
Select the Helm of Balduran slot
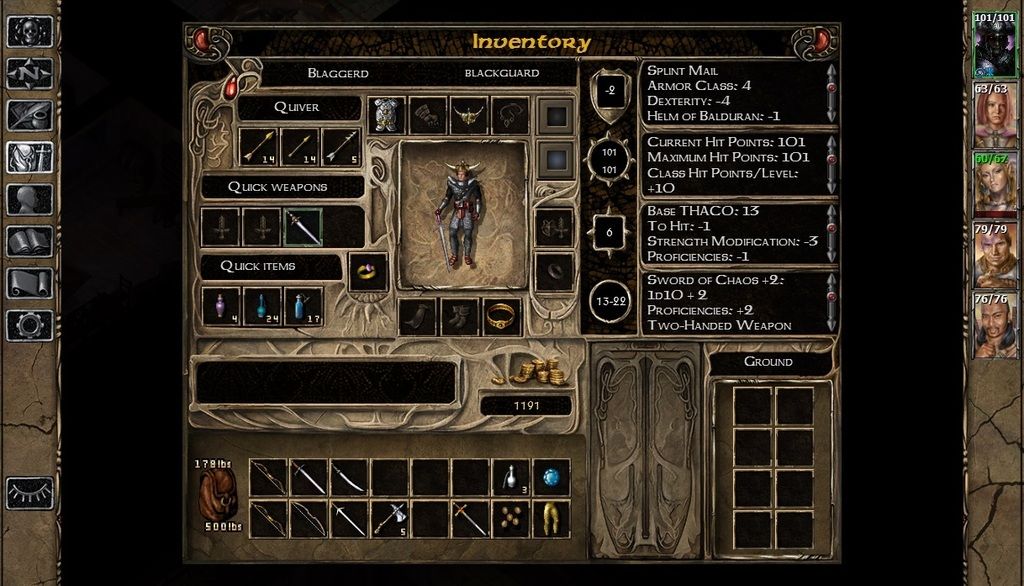[469, 115]
